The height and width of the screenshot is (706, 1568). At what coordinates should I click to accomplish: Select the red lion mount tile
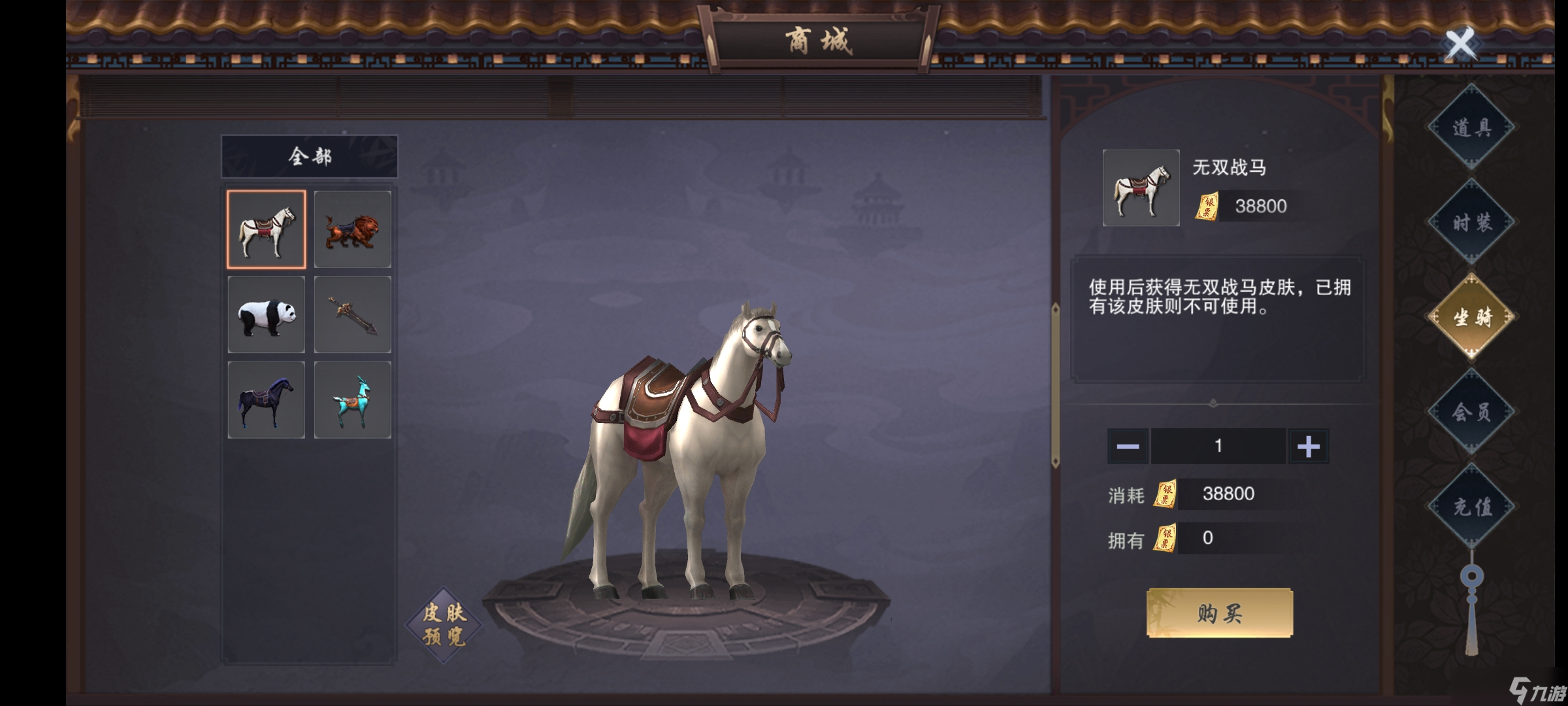[x=353, y=229]
